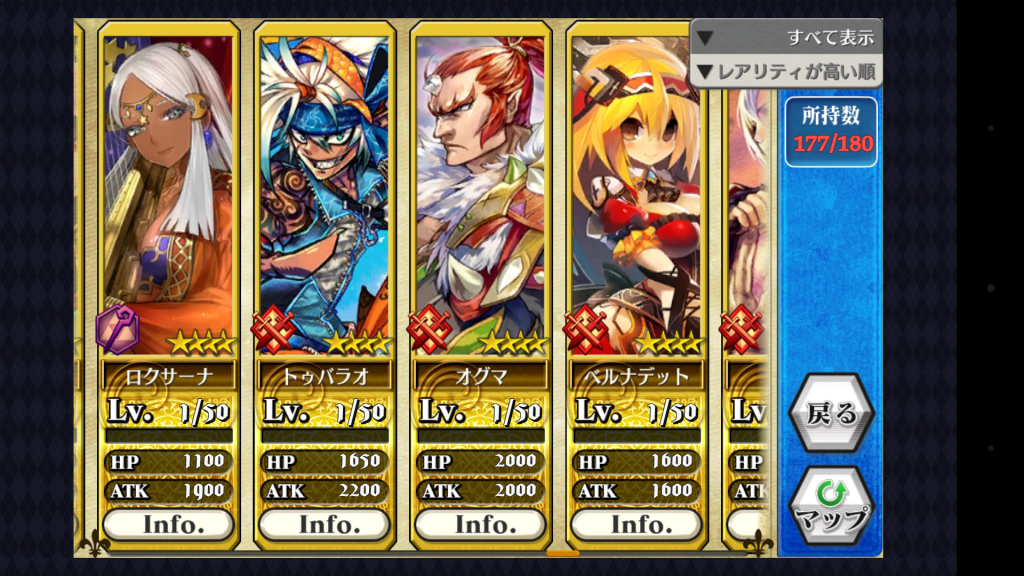The height and width of the screenshot is (576, 1024).
Task: Pick the ベルナデット character card portrait
Action: coord(636,190)
